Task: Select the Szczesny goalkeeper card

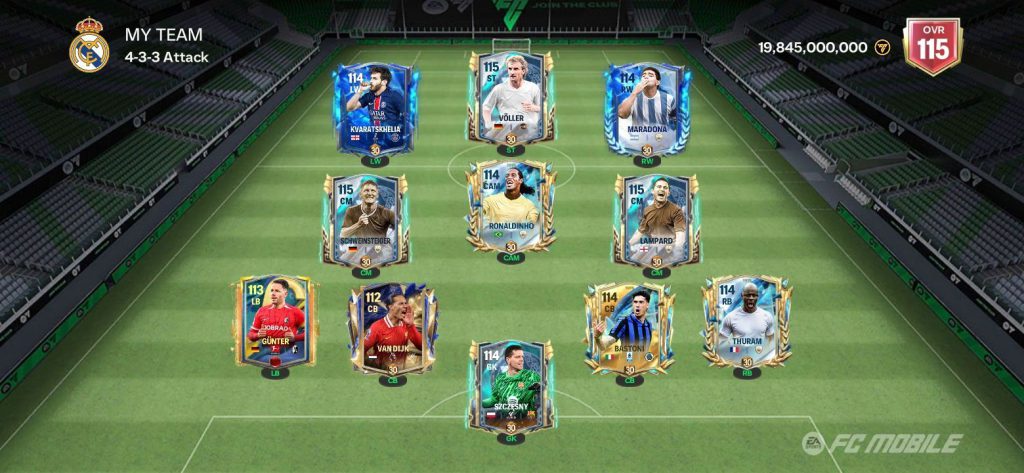Action: coord(510,384)
